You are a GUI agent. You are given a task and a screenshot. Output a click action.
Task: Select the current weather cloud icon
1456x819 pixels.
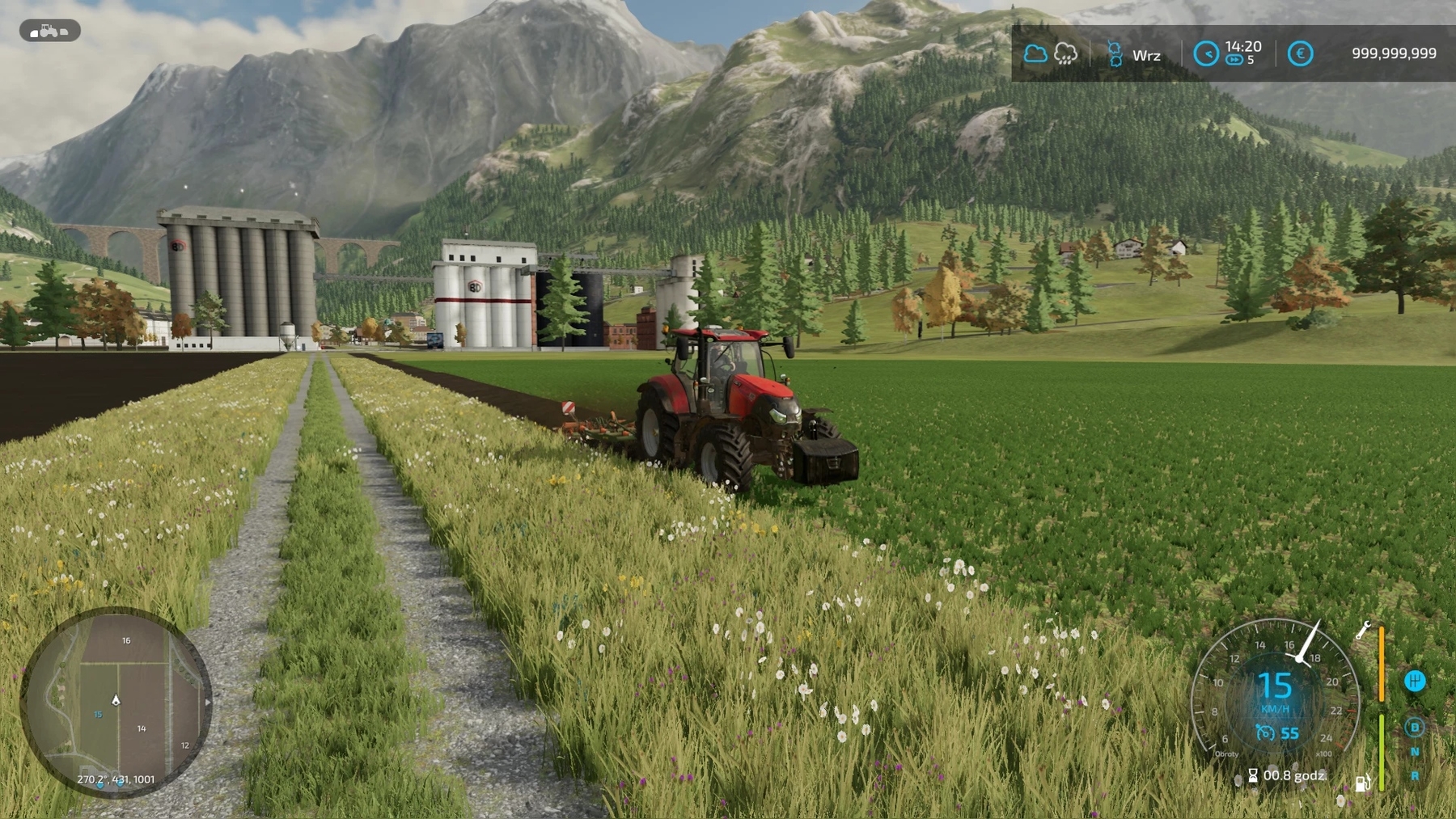(x=1035, y=54)
